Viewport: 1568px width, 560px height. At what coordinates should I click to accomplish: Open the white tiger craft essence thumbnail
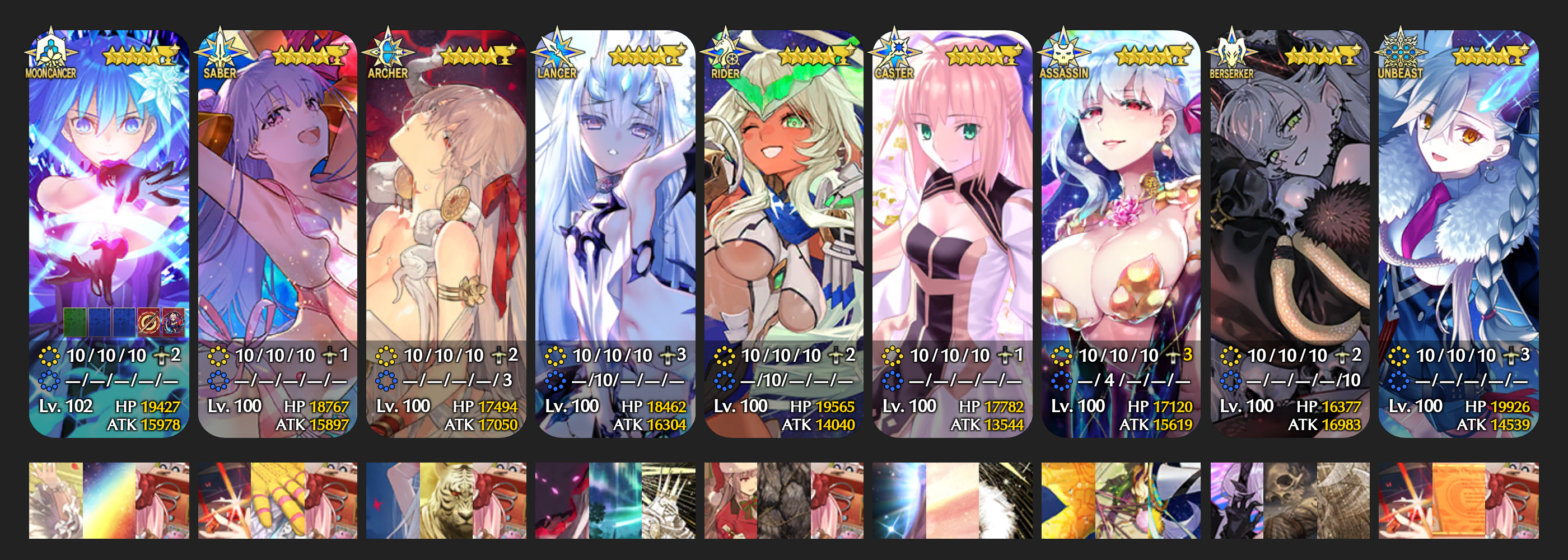[446, 500]
